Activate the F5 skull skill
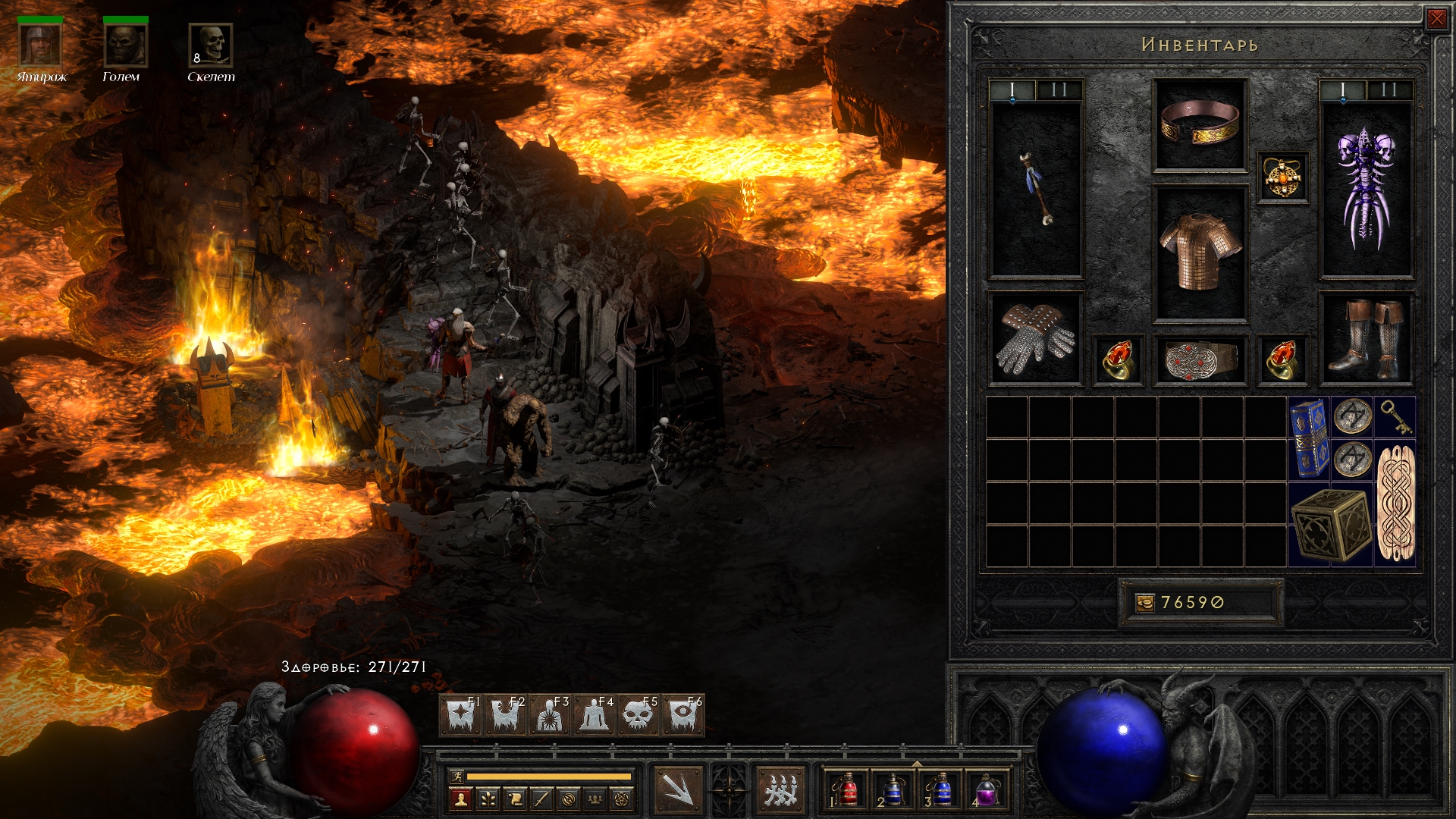 click(x=639, y=715)
